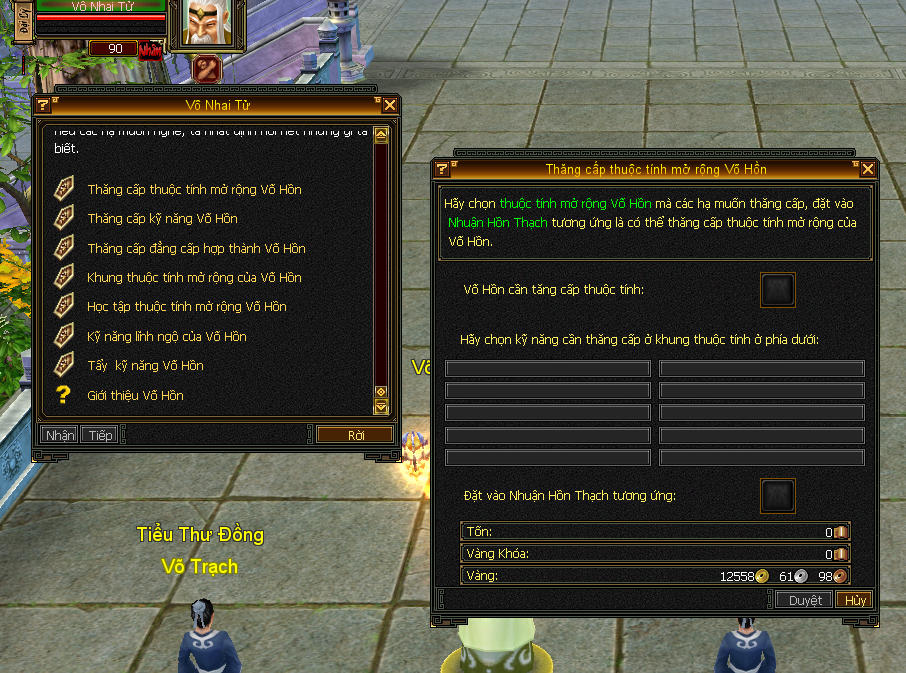The height and width of the screenshot is (673, 906).
Task: Click the Võ Hồn item slot
Action: [x=778, y=290]
